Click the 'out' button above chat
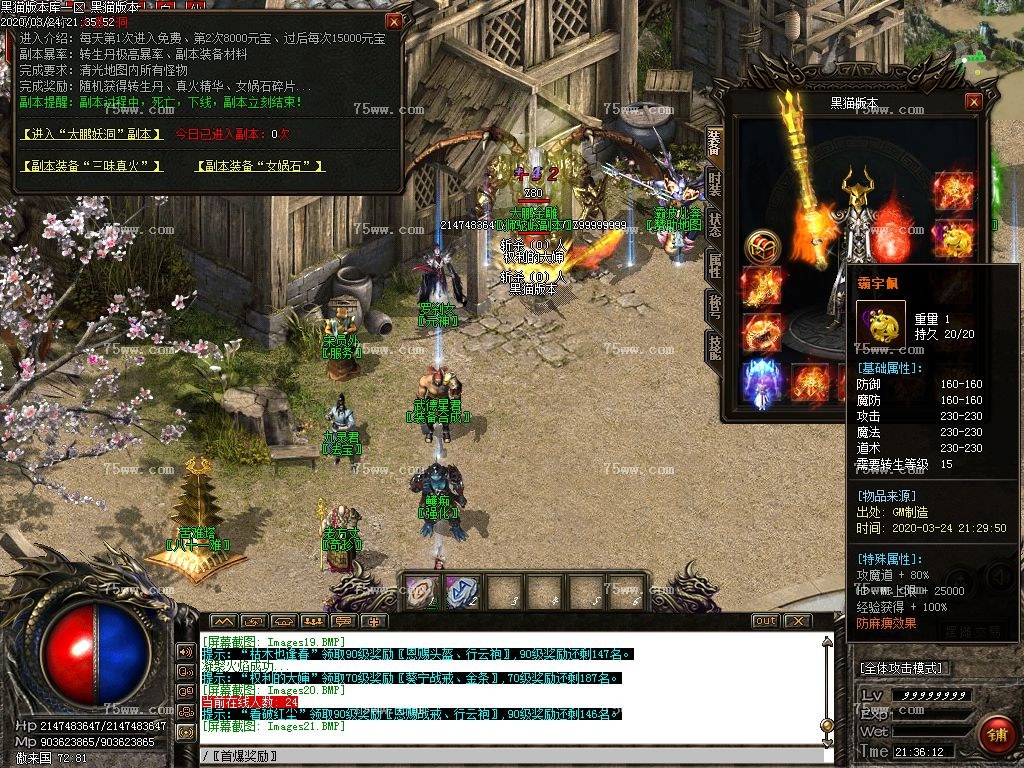This screenshot has height=768, width=1024. tap(764, 621)
